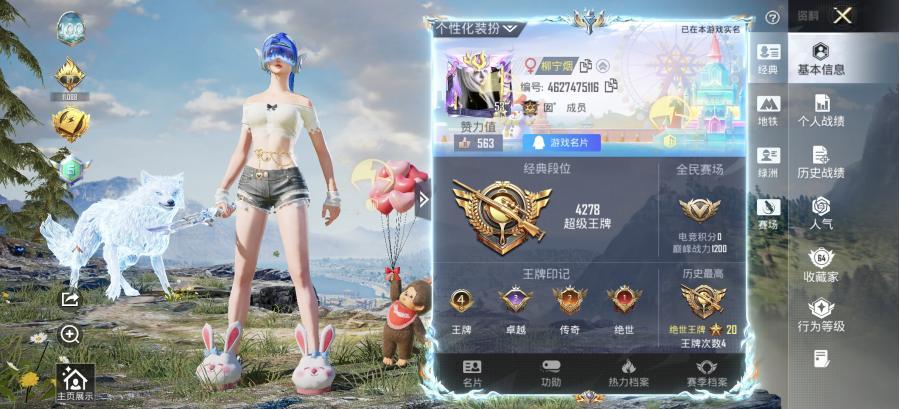Open the 历史战绩 section
This screenshot has width=900, height=409.
pos(821,162)
